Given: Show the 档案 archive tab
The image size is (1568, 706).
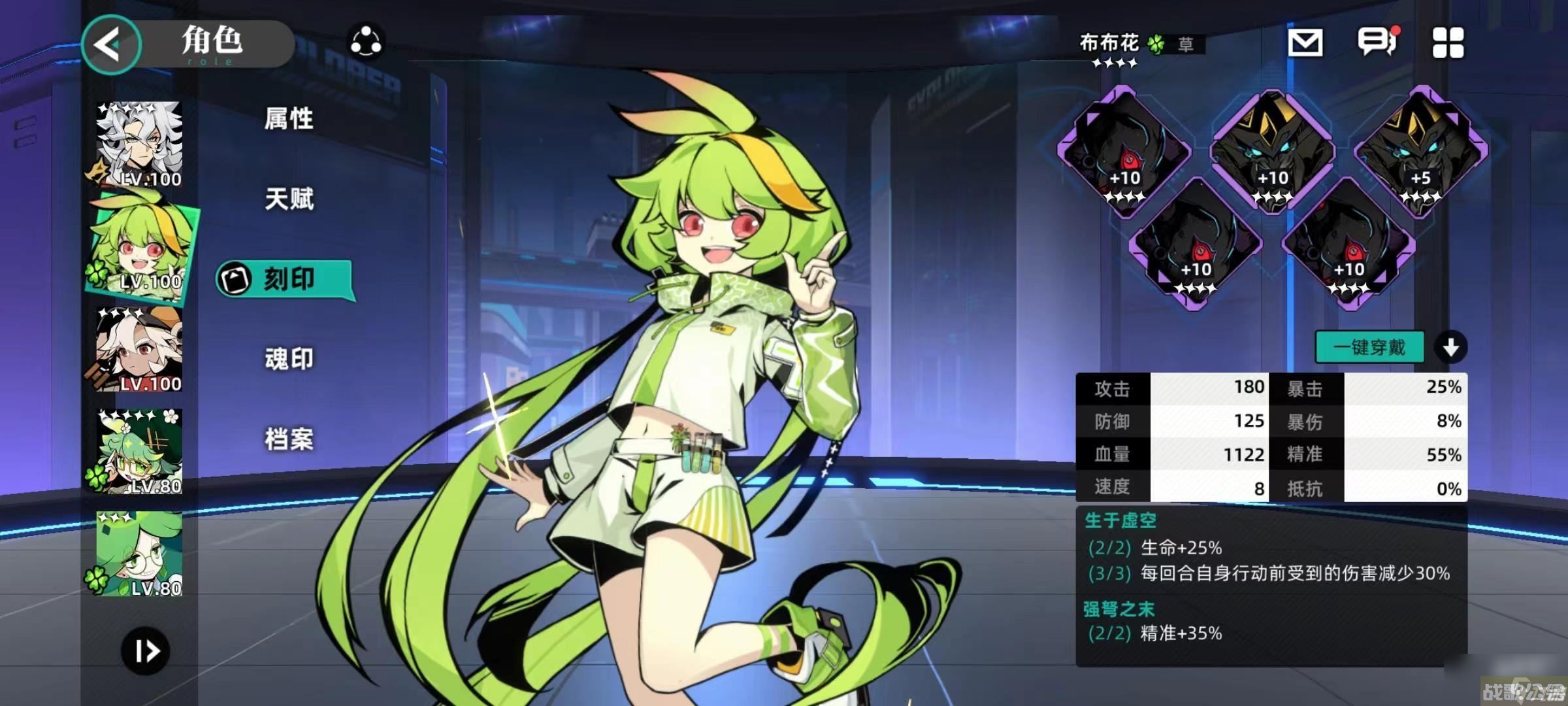Looking at the screenshot, I should tap(289, 439).
